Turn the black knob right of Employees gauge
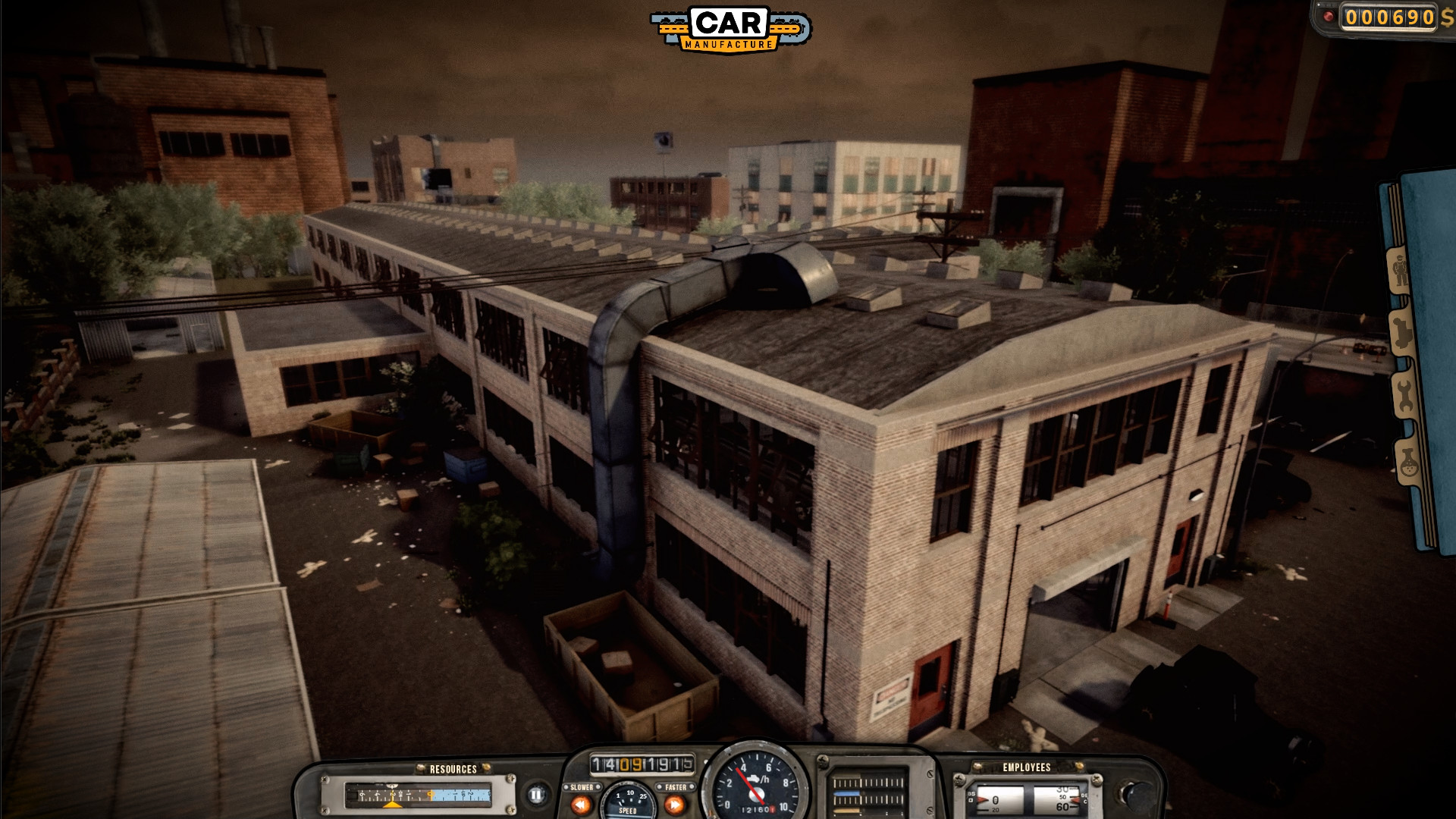Screen dimensions: 1456x819 pyautogui.click(x=1135, y=795)
